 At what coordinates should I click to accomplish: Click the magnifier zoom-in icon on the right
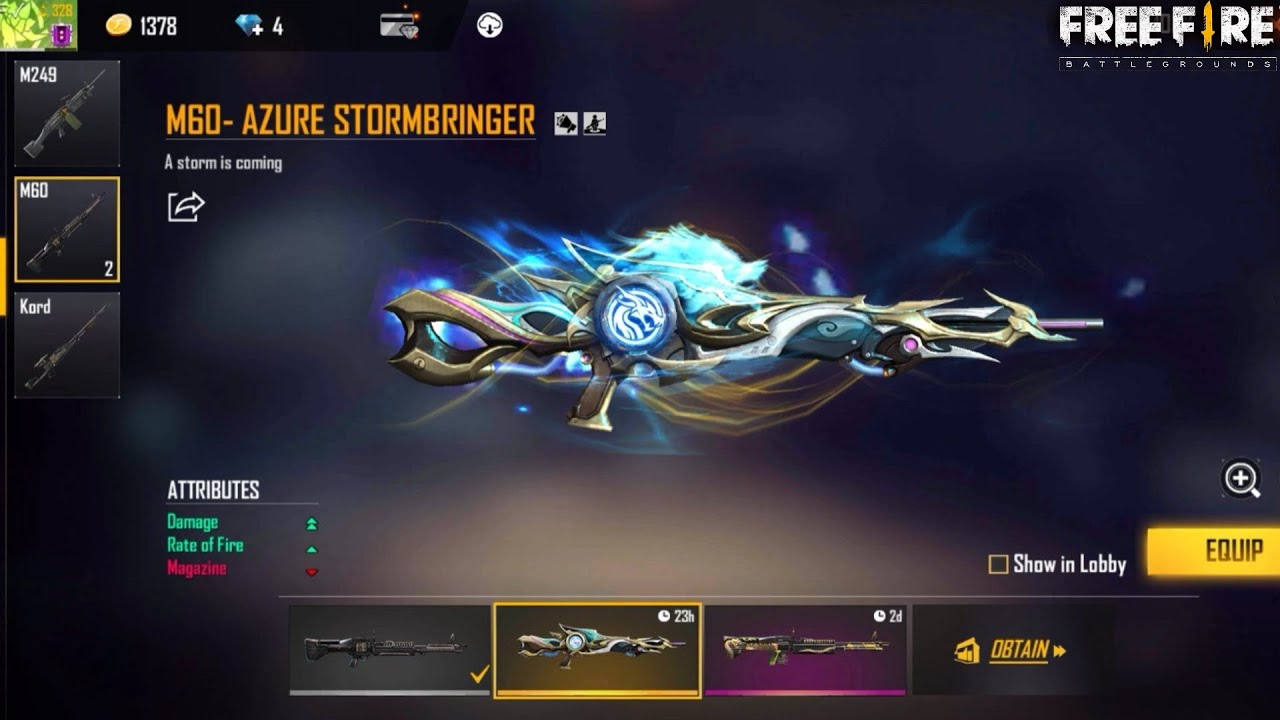pos(1240,481)
